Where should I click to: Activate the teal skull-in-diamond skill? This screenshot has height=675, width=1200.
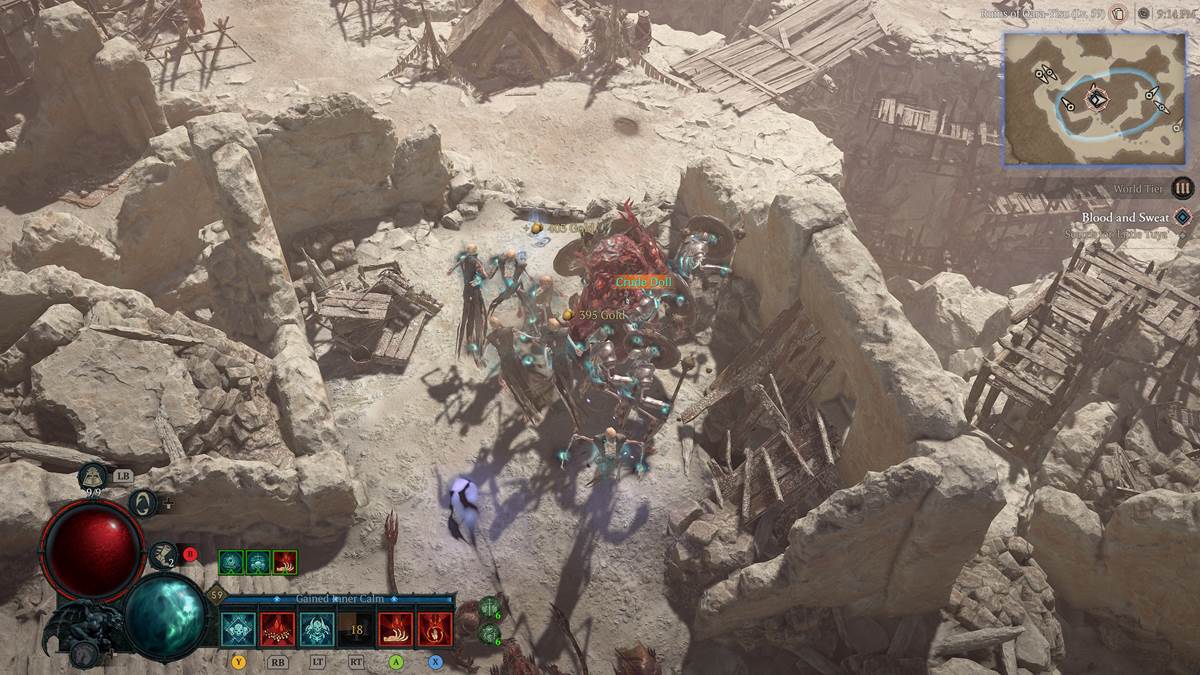(239, 628)
